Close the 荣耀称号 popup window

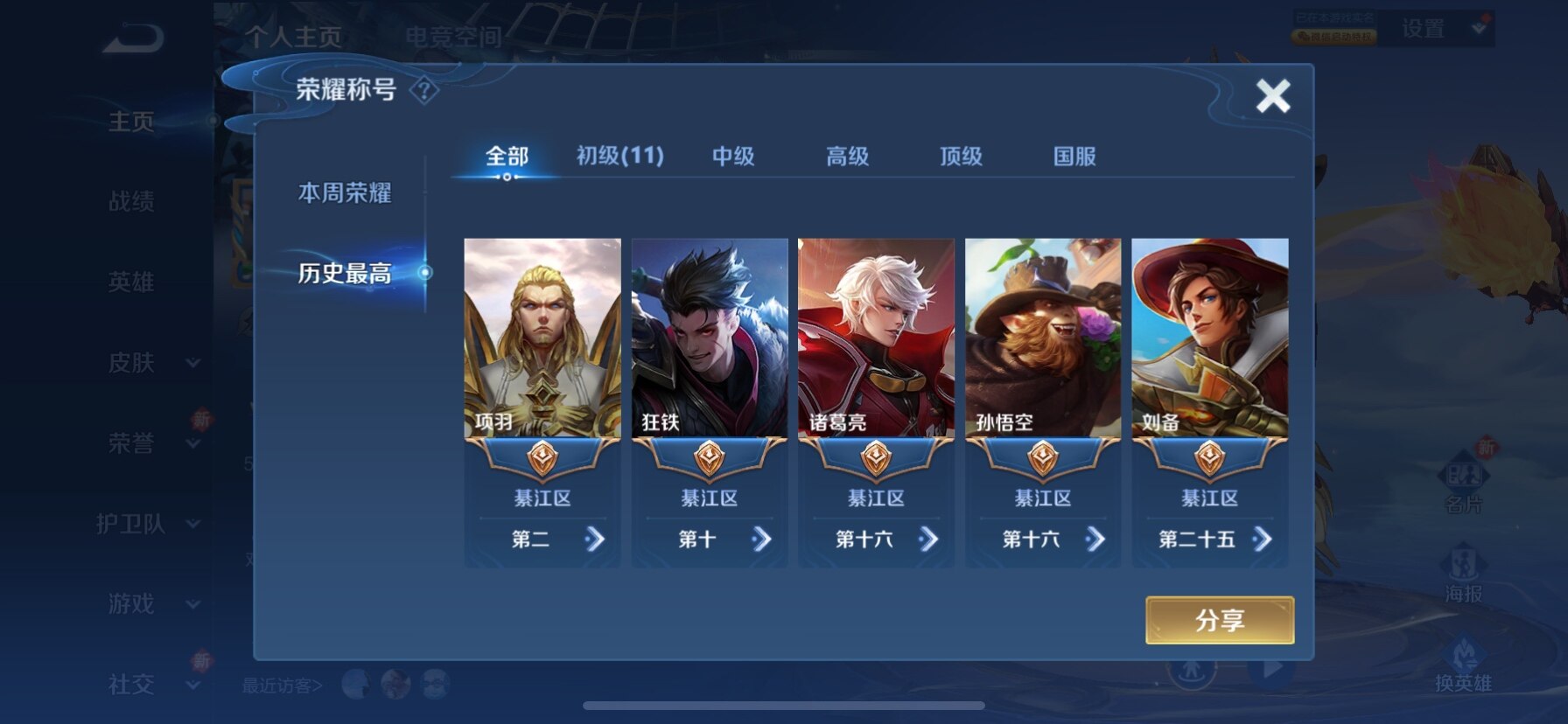pos(1272,95)
